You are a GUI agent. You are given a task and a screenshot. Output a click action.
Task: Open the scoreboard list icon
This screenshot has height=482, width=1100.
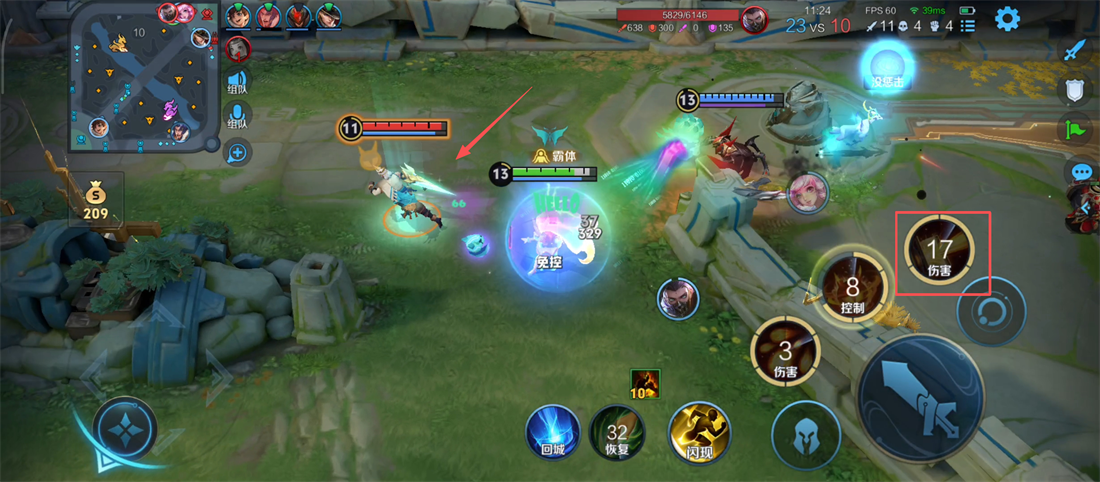point(967,26)
